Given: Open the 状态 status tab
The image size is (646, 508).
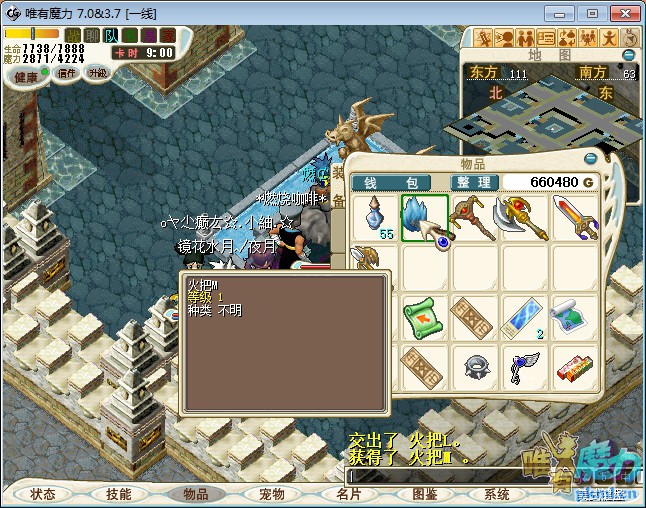Looking at the screenshot, I should coord(43,494).
